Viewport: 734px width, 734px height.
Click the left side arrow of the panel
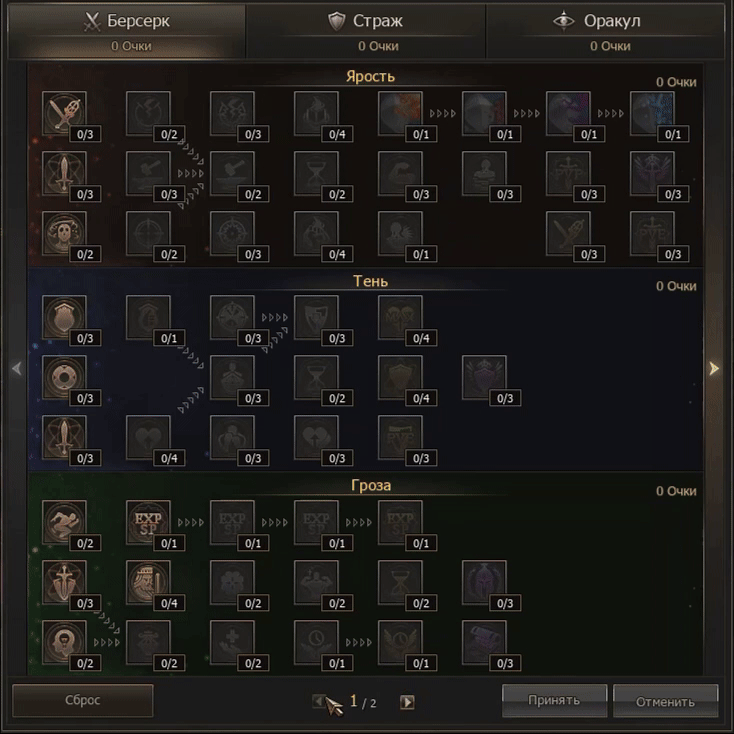coord(16,369)
